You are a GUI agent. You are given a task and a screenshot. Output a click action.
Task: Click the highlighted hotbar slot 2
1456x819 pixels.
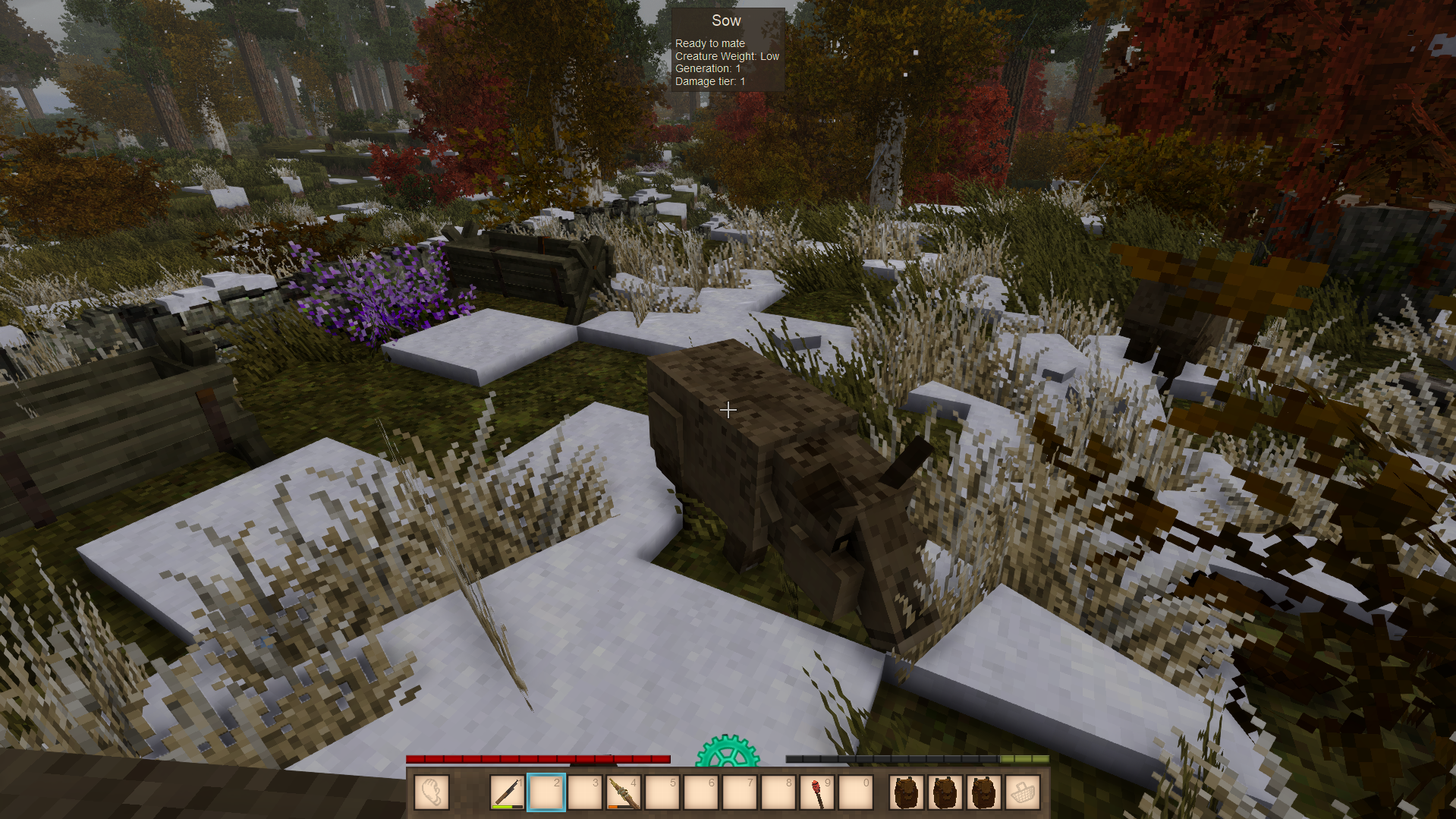point(546,792)
